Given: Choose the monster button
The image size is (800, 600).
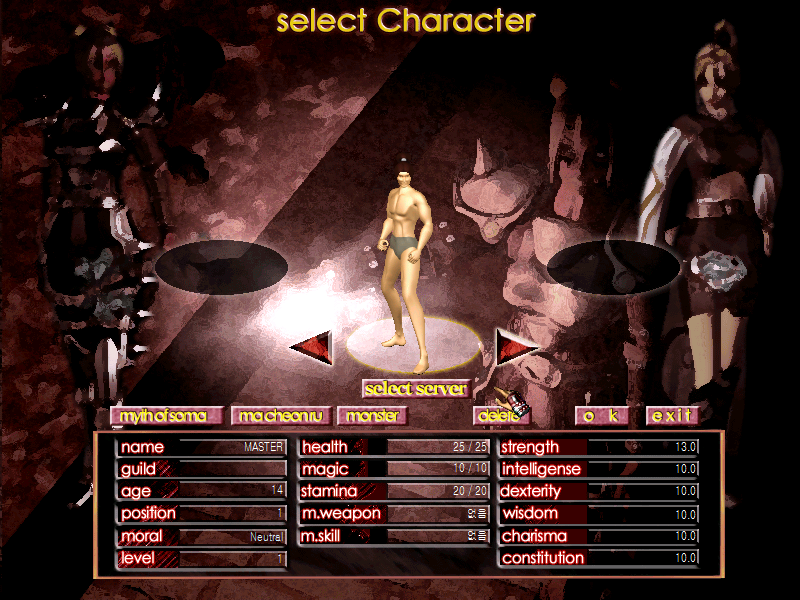Looking at the screenshot, I should tap(372, 415).
